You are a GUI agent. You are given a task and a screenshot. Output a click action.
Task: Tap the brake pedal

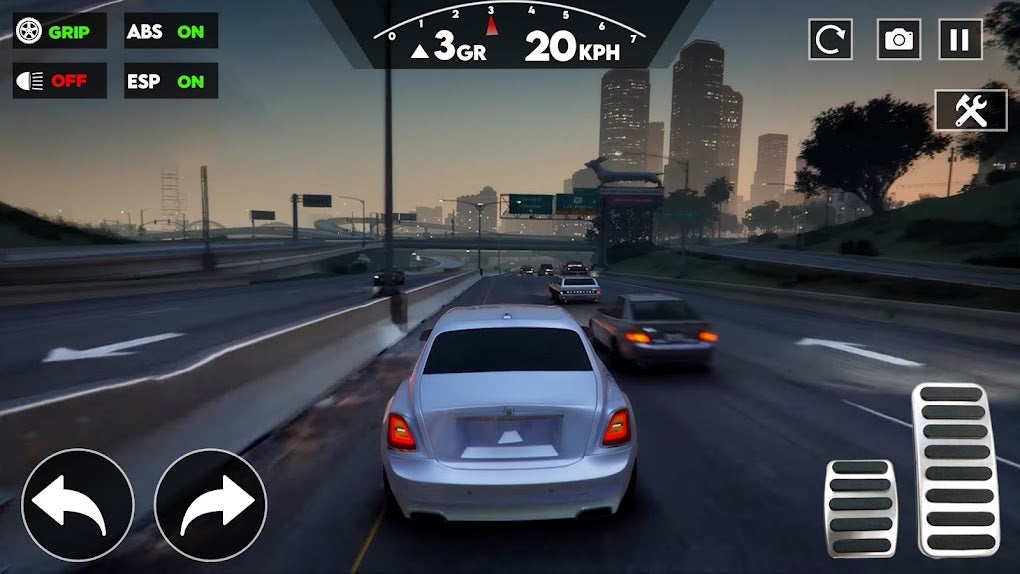pos(860,508)
